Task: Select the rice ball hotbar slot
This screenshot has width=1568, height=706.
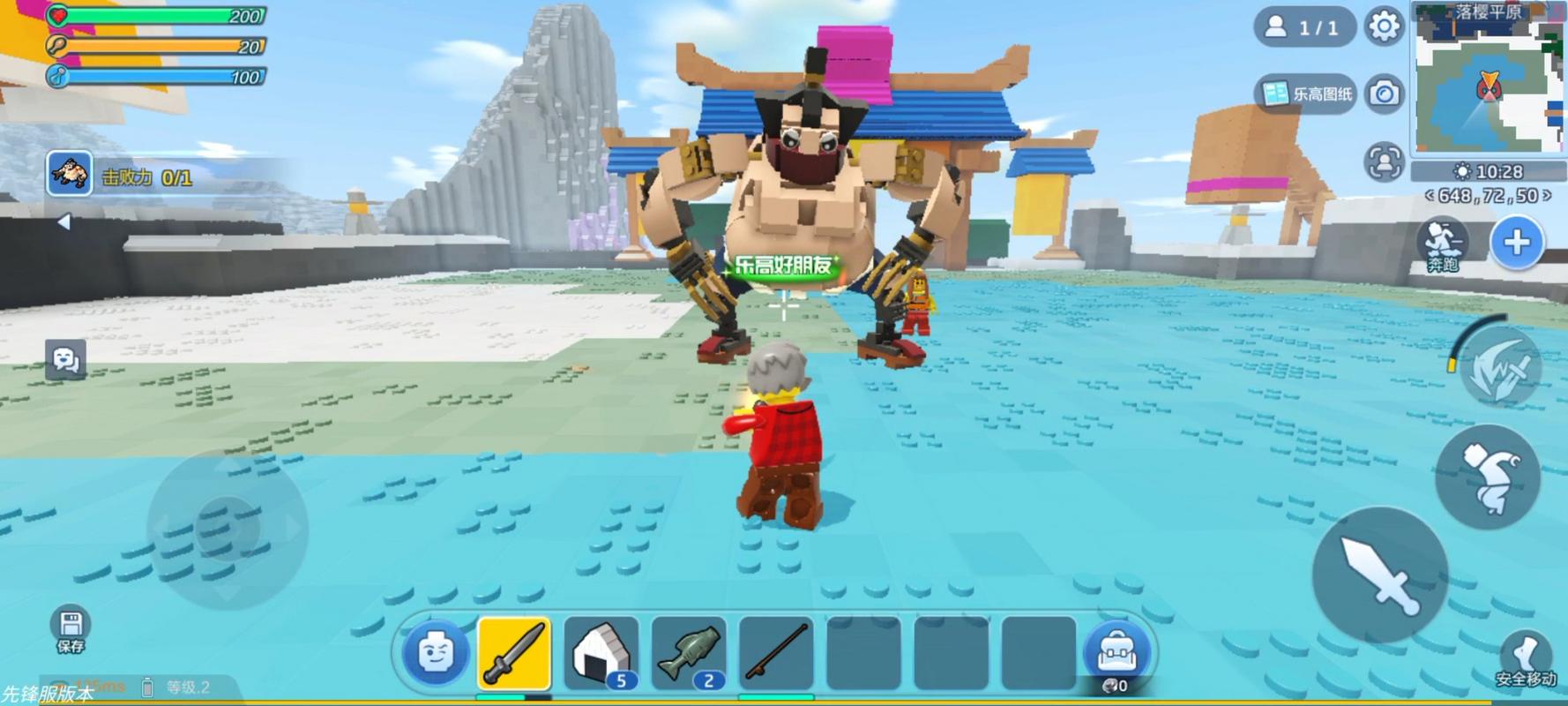Action: point(601,654)
